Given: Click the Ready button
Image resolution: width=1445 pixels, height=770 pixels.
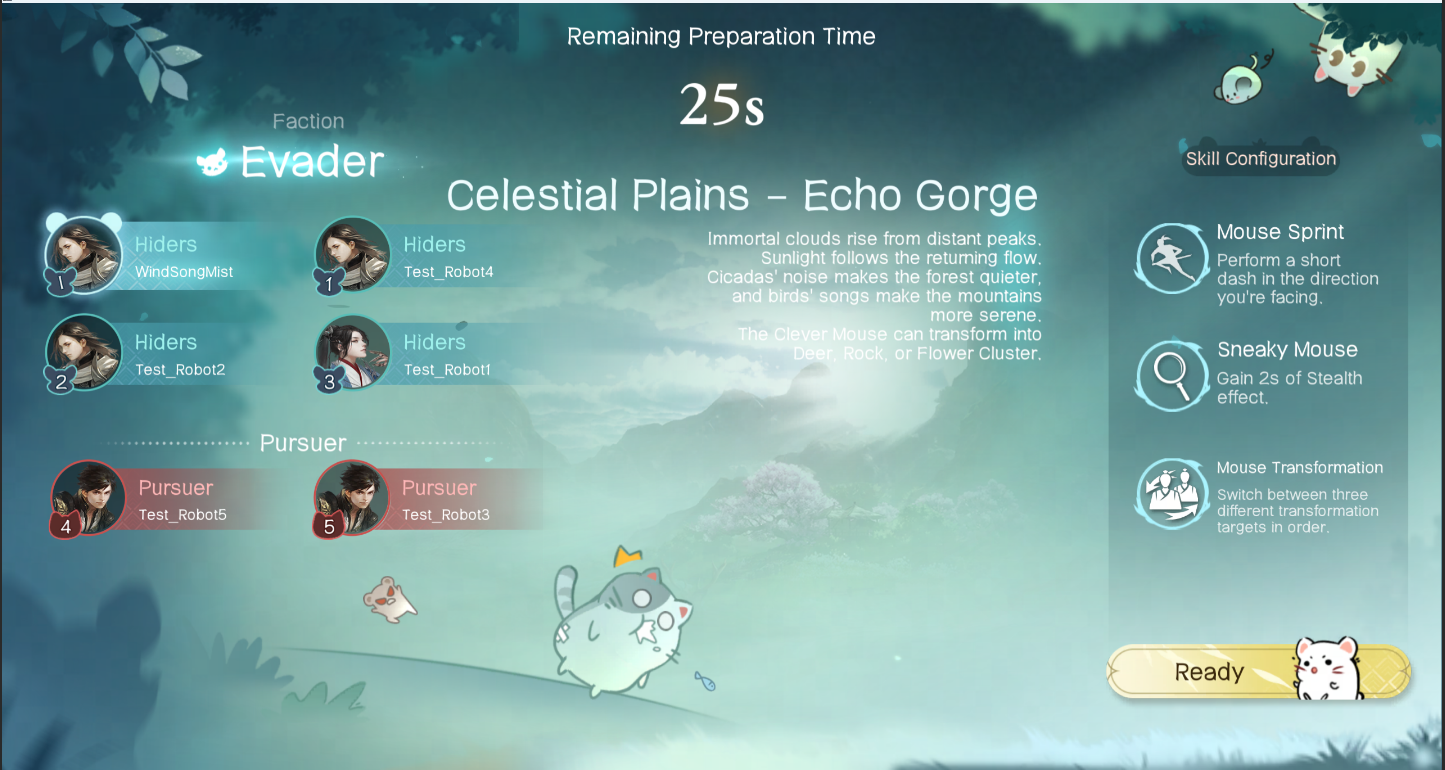Looking at the screenshot, I should [x=1210, y=672].
